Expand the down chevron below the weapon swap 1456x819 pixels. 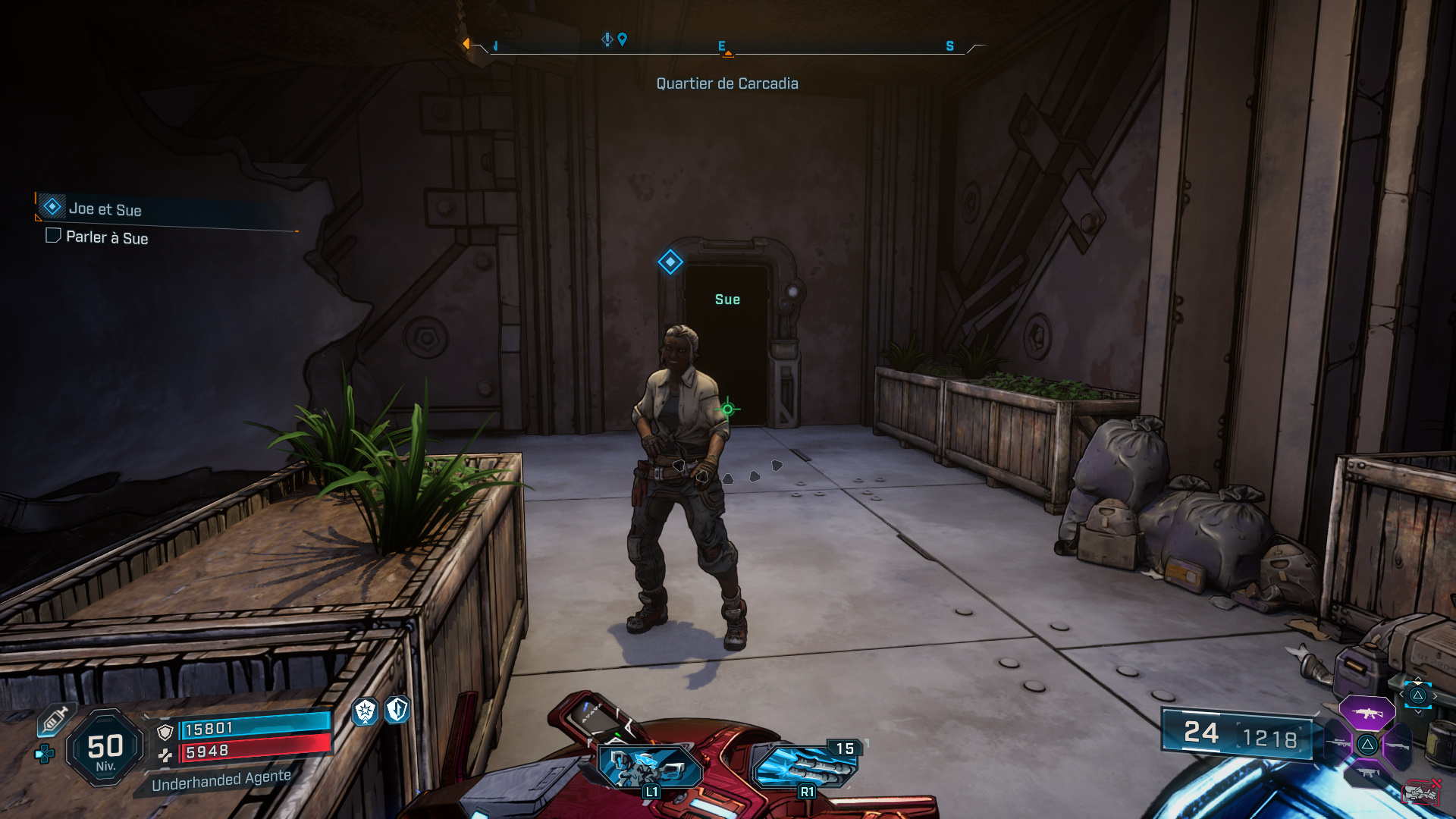click(x=1418, y=712)
